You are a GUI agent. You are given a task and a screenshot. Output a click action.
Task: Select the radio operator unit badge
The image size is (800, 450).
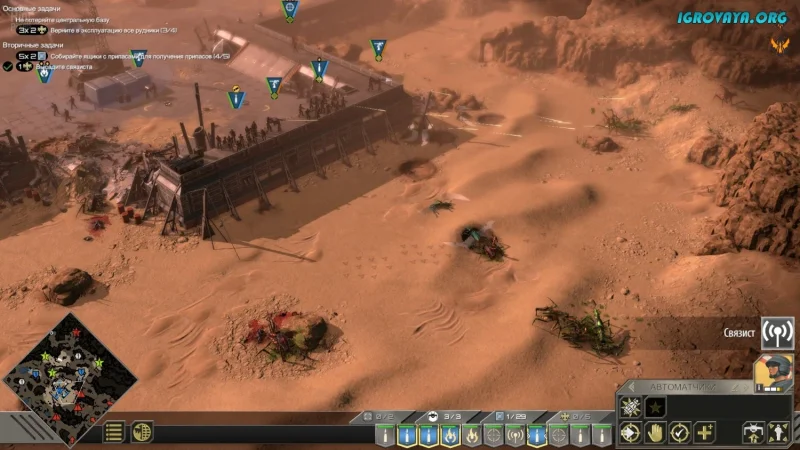pyautogui.click(x=515, y=435)
